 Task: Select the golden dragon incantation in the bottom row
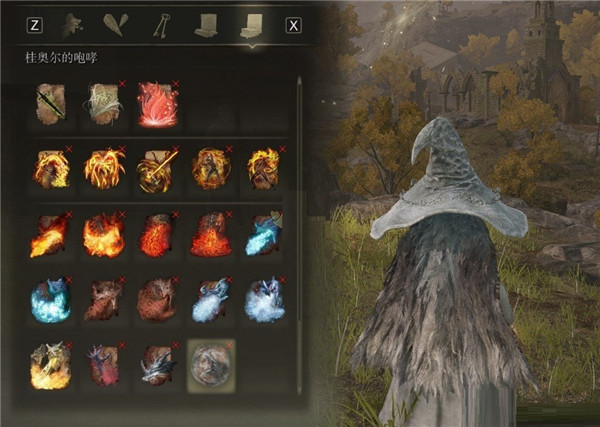(50, 365)
